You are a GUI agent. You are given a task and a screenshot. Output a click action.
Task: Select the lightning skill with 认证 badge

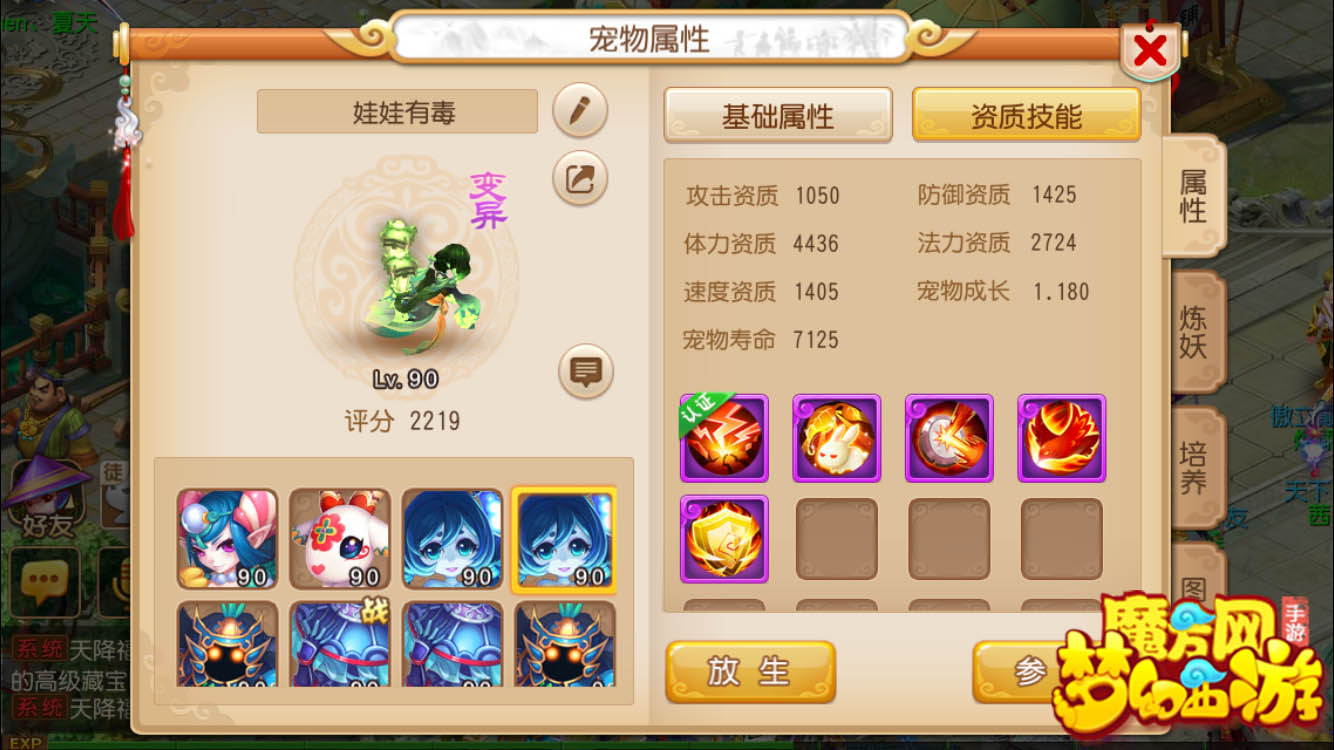(x=724, y=437)
